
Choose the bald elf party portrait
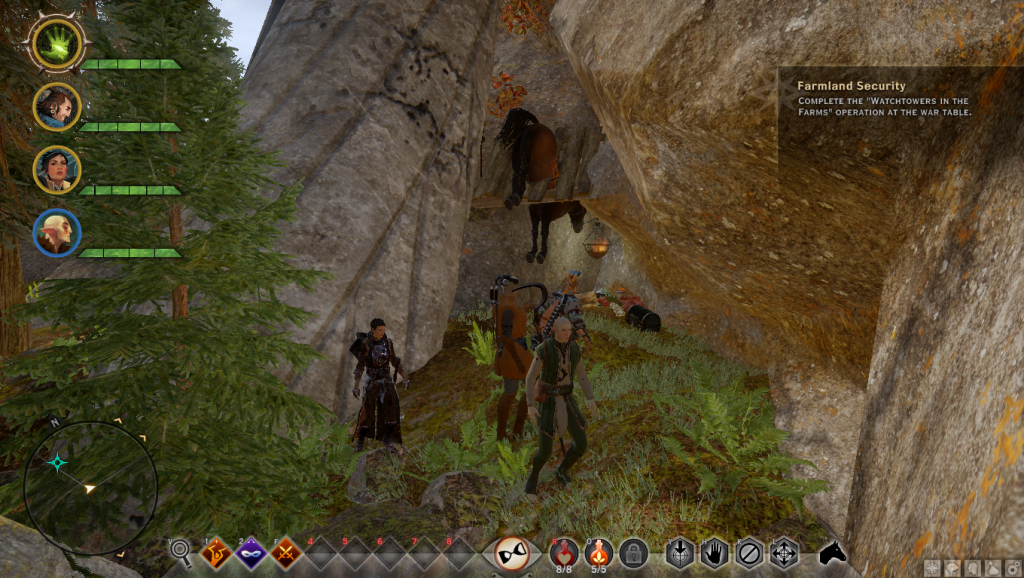click(56, 233)
